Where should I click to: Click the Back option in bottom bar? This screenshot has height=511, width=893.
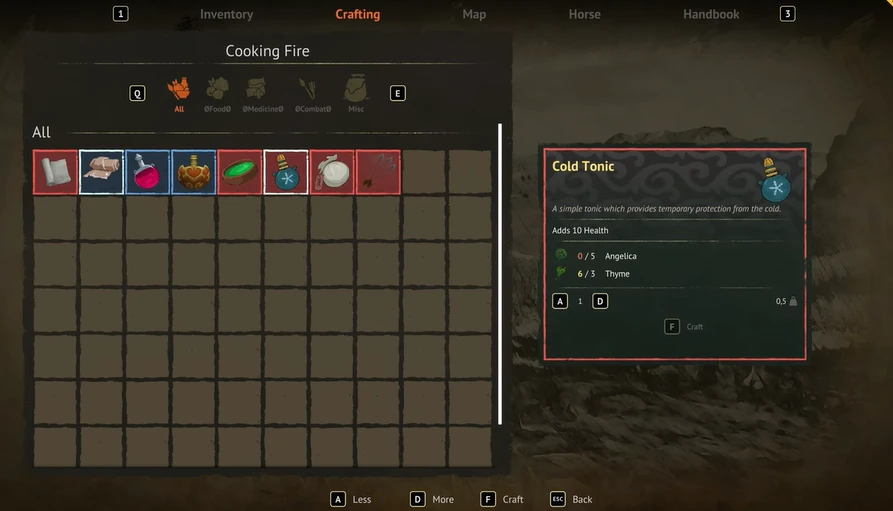pos(570,499)
